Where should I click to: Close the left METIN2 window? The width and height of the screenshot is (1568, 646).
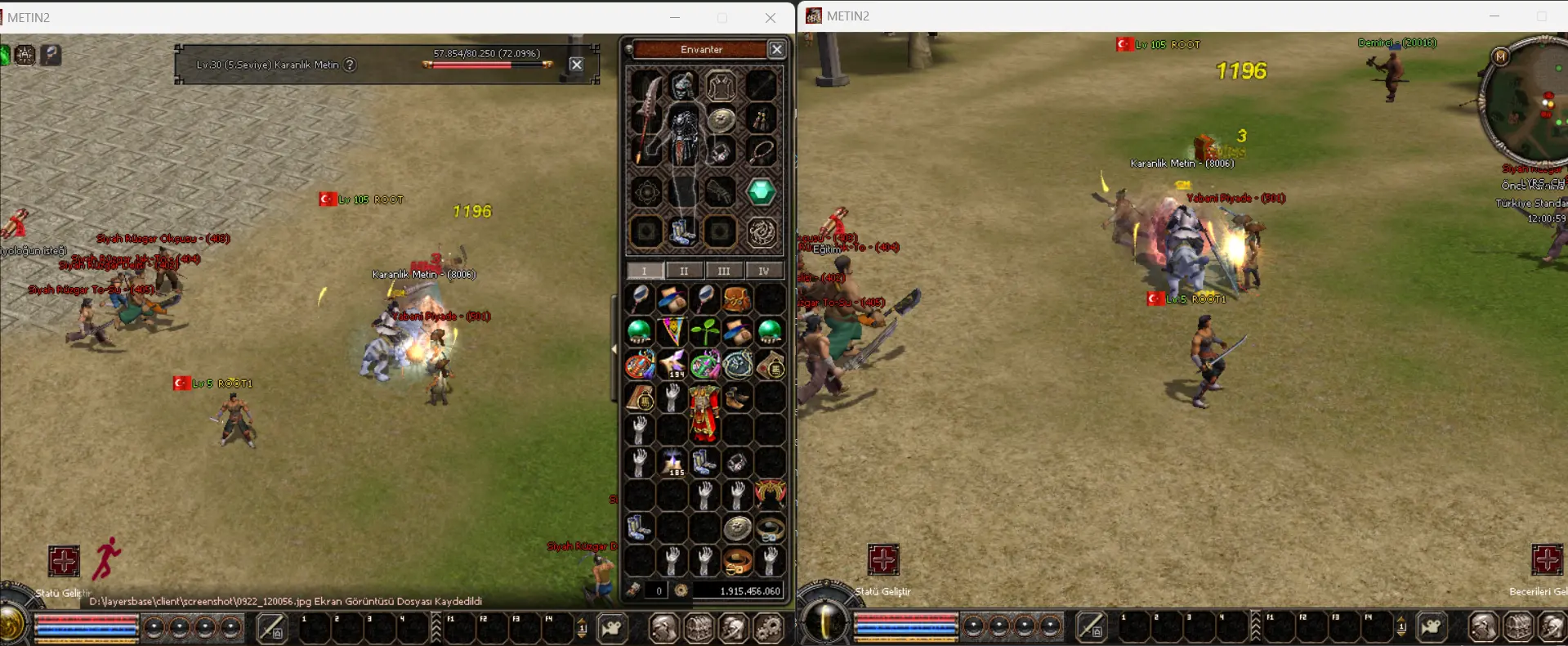pyautogui.click(x=771, y=18)
